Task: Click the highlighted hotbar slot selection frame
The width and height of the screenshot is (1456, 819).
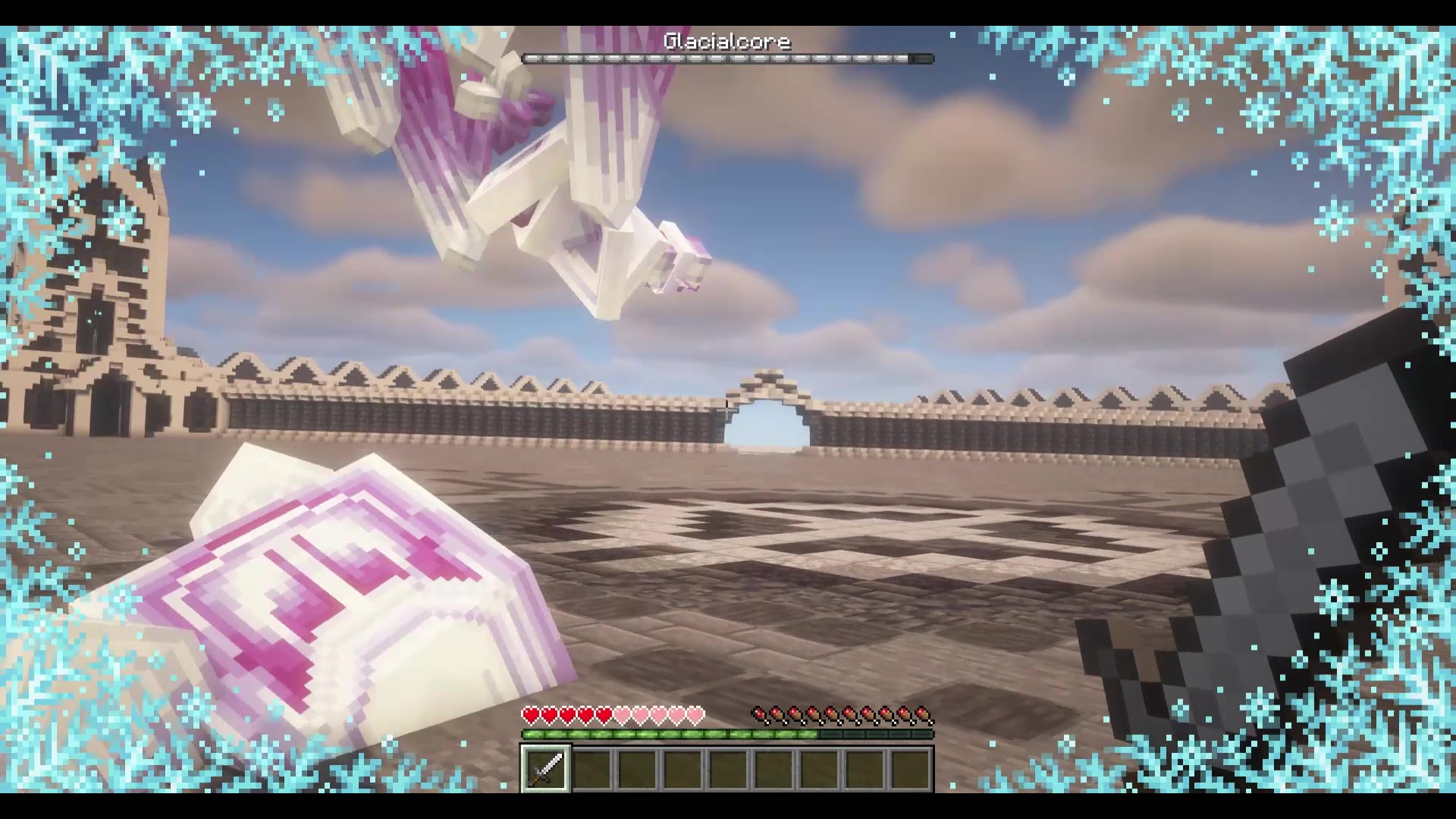Action: (x=546, y=769)
